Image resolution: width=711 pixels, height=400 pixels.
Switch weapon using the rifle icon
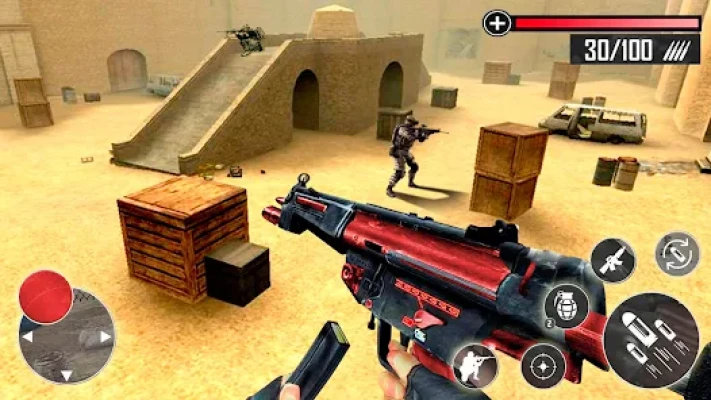tap(612, 260)
